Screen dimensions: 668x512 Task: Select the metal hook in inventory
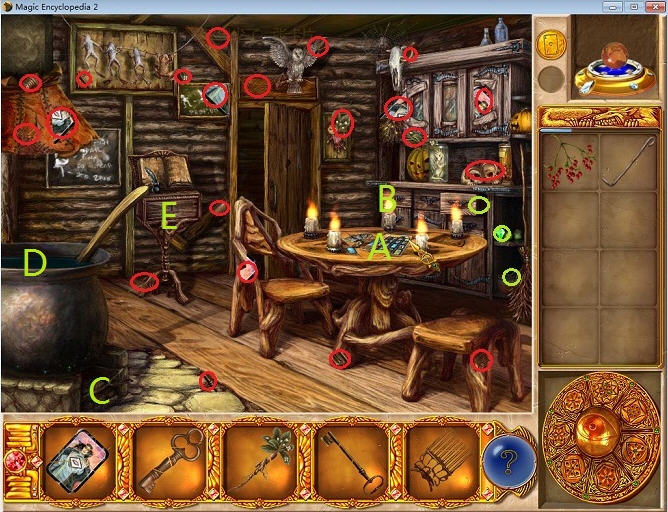pos(630,163)
